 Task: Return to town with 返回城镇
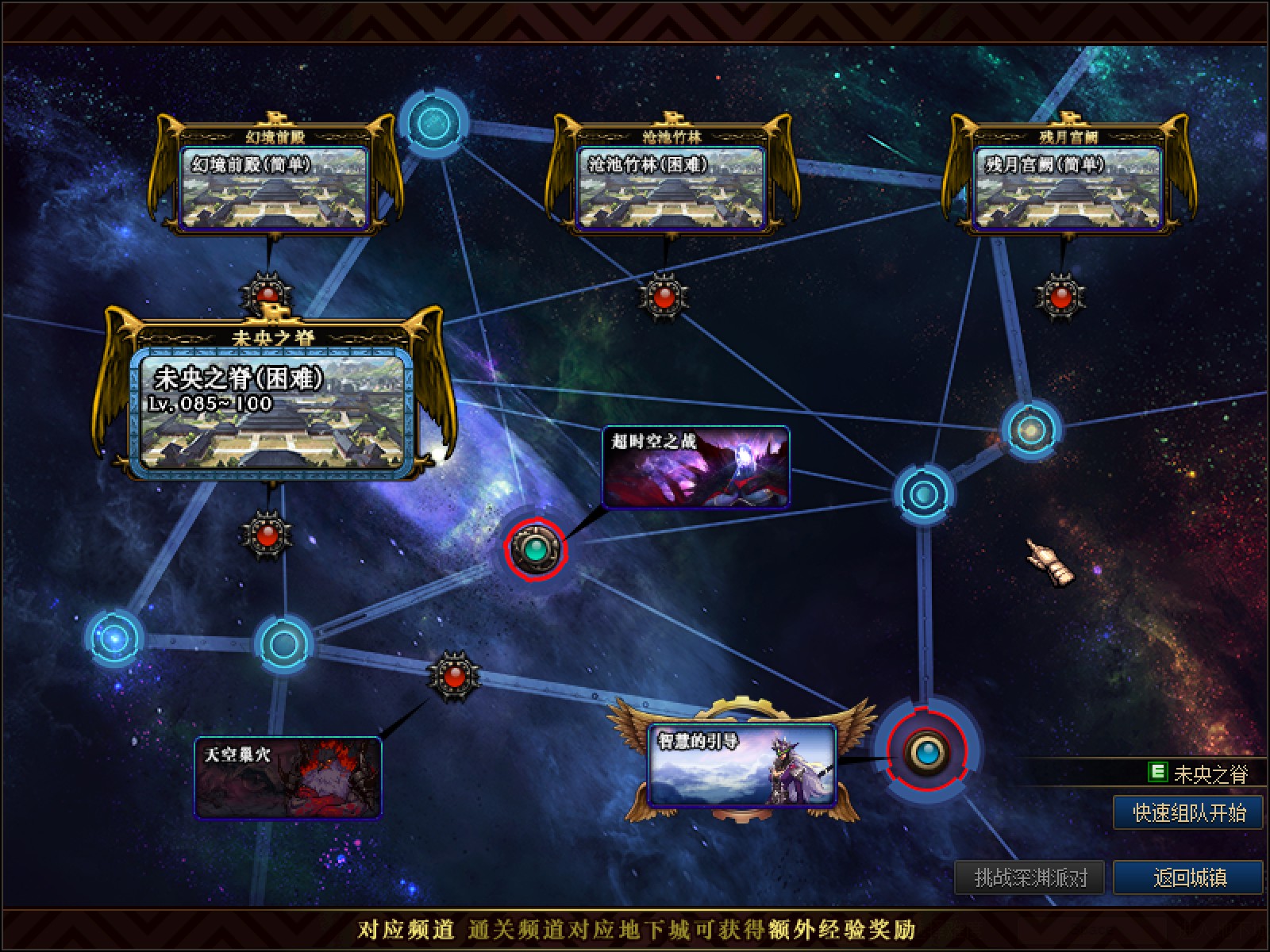pyautogui.click(x=1188, y=877)
